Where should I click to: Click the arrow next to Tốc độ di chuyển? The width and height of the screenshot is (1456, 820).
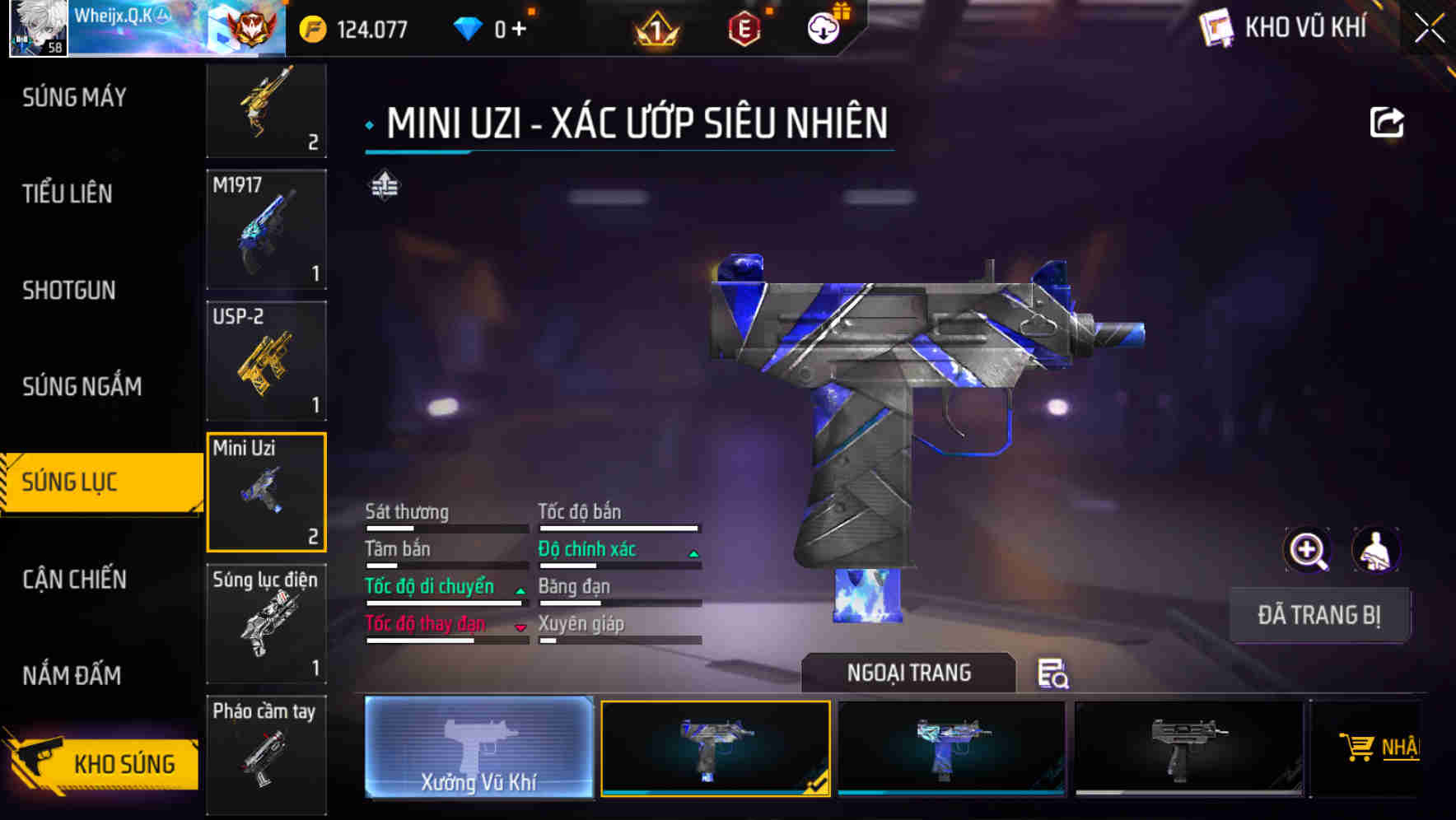[x=519, y=589]
